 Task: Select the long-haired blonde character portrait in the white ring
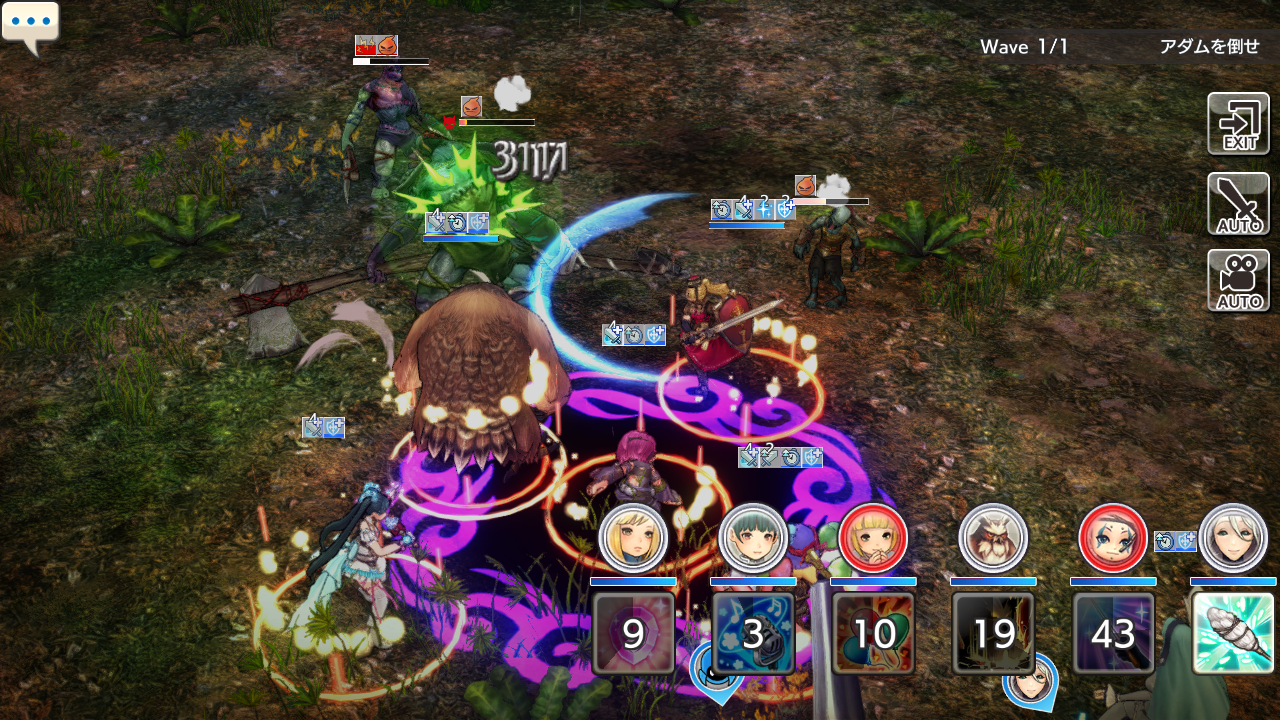coord(633,538)
